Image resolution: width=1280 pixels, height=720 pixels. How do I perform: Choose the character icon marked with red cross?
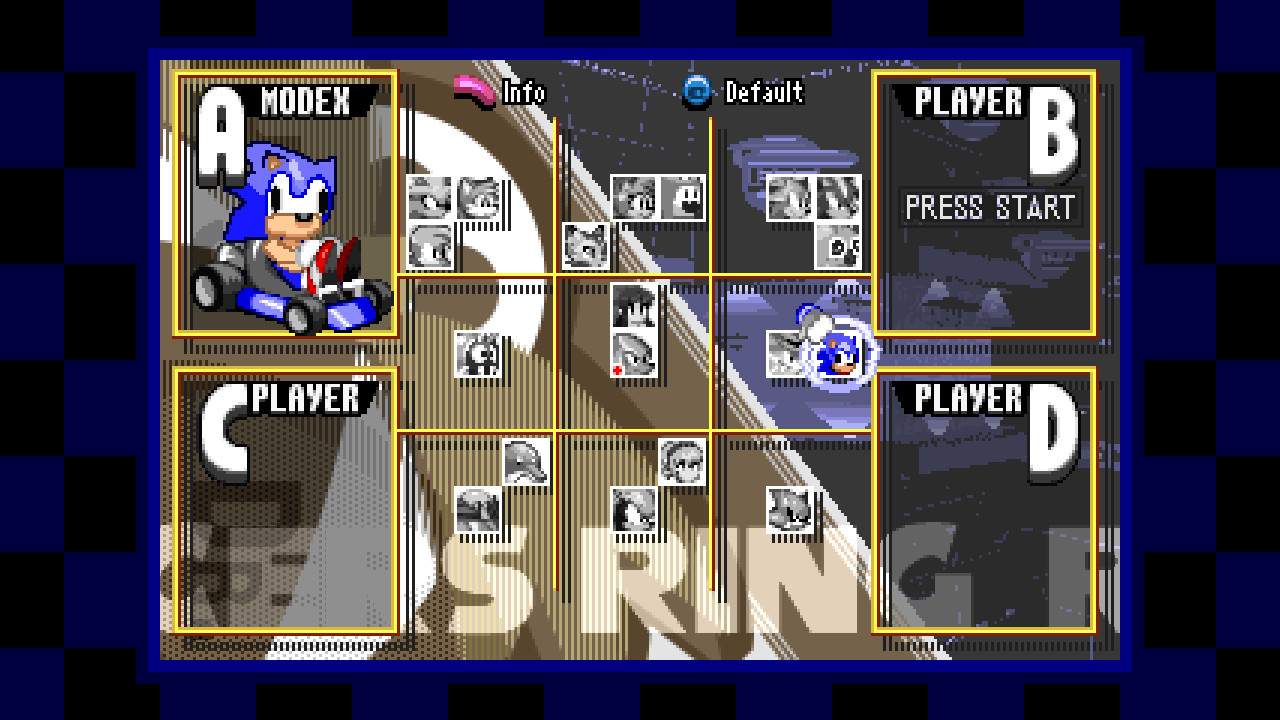point(632,355)
